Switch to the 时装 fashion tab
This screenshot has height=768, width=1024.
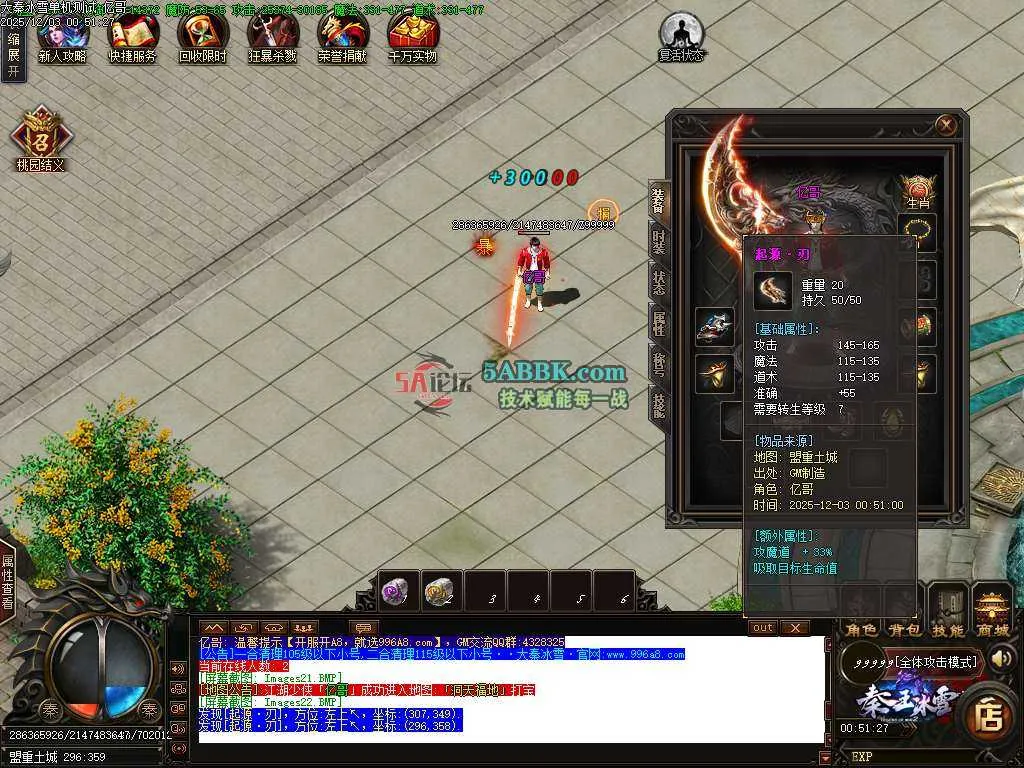659,241
